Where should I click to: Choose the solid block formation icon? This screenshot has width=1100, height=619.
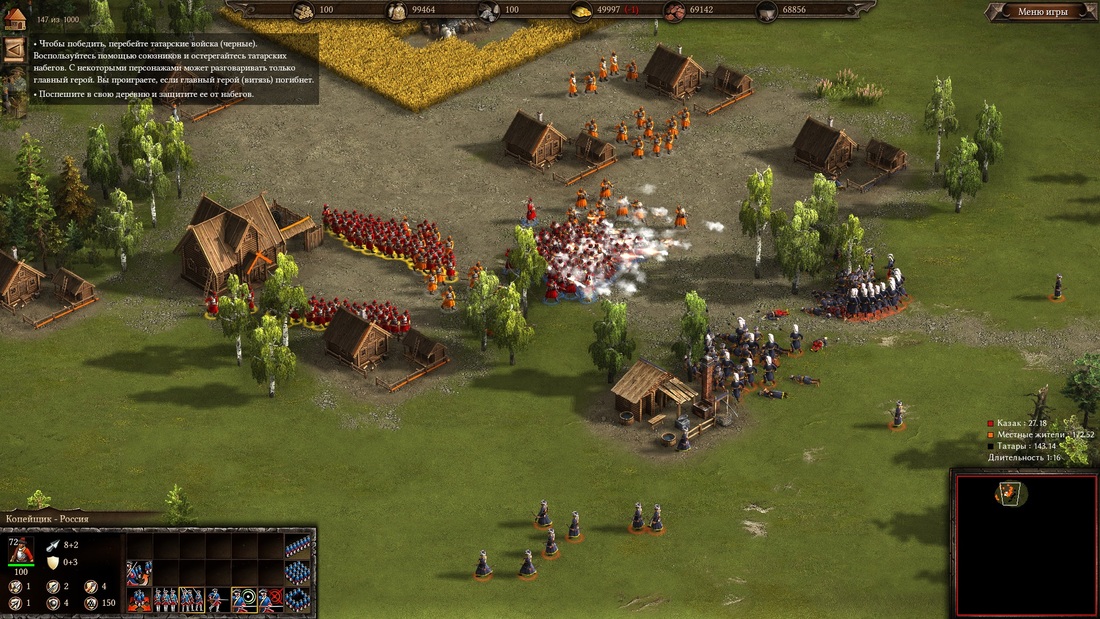point(297,573)
